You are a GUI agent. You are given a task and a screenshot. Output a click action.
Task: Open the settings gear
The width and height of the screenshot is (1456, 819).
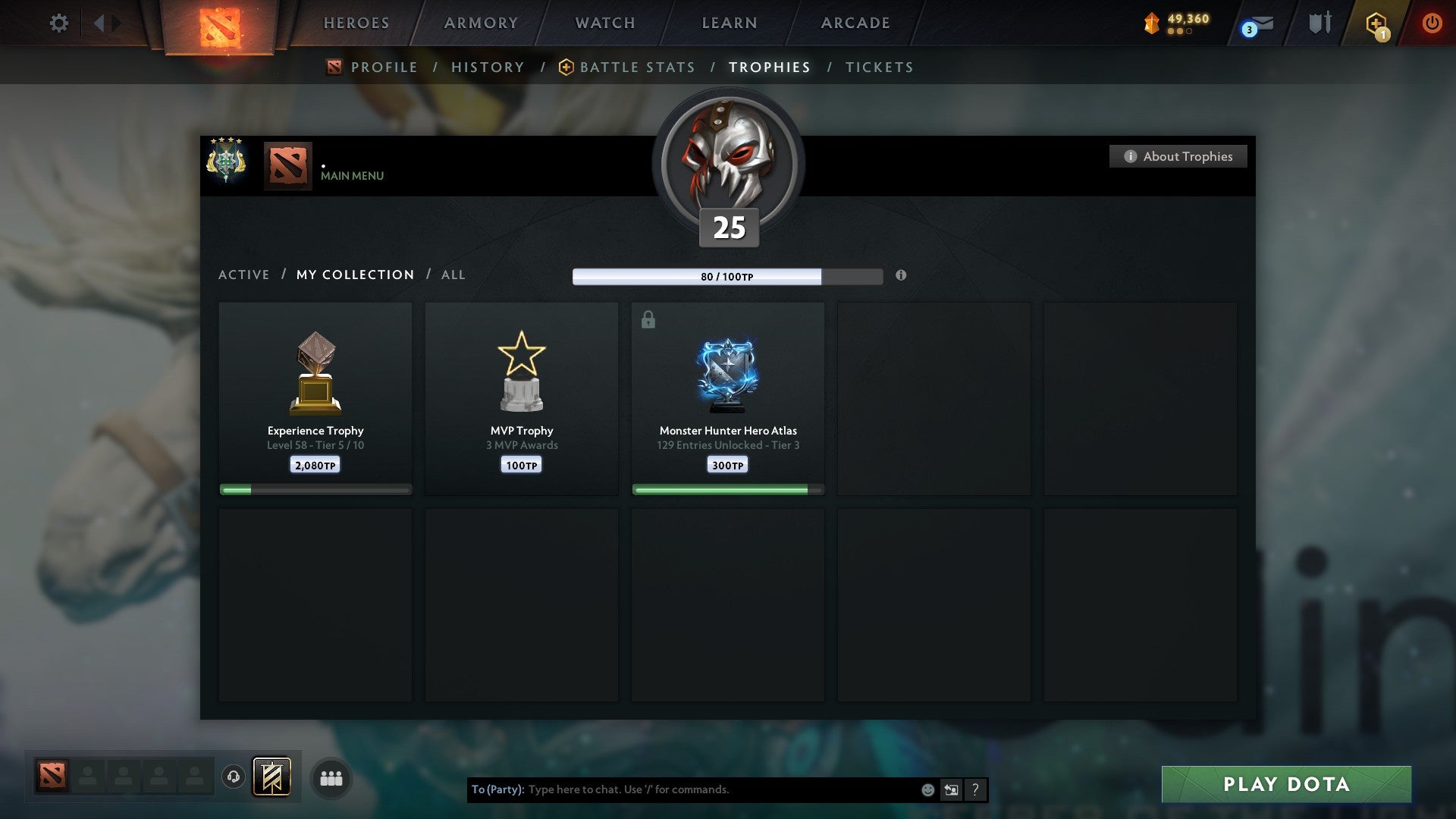pos(59,23)
